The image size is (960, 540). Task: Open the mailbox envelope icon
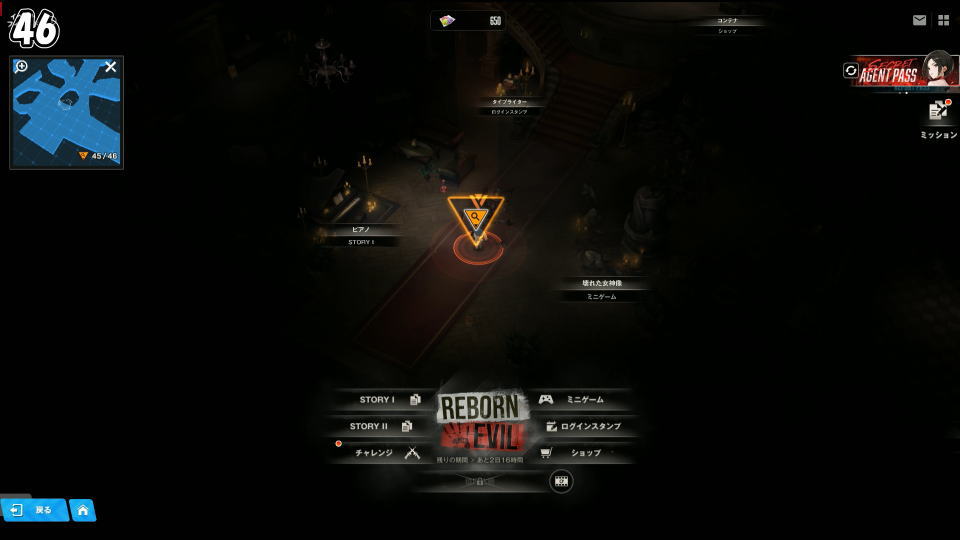919,20
